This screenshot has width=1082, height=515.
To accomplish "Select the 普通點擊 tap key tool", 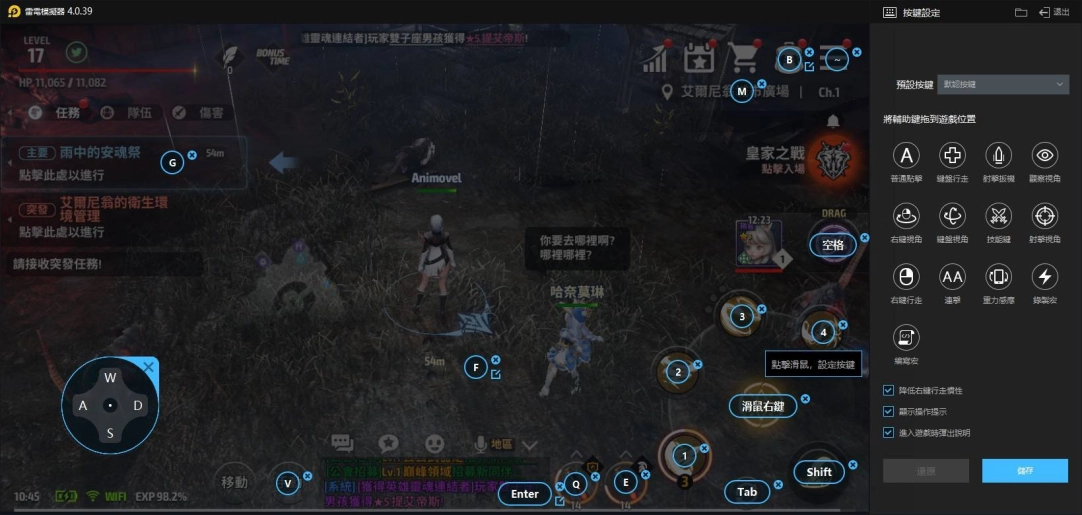I will pyautogui.click(x=906, y=155).
